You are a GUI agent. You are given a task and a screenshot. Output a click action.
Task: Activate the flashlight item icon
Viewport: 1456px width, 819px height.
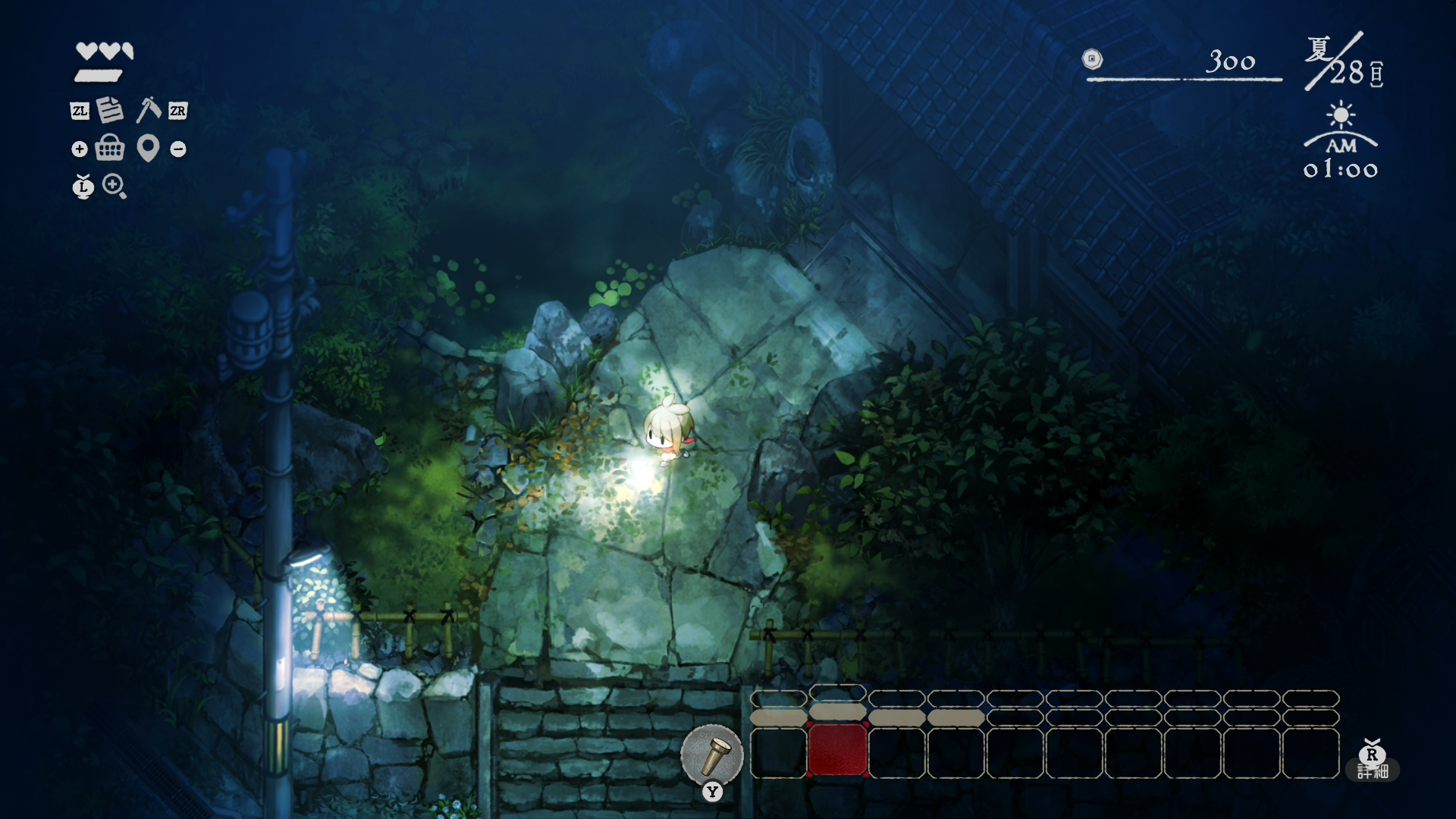[x=711, y=755]
